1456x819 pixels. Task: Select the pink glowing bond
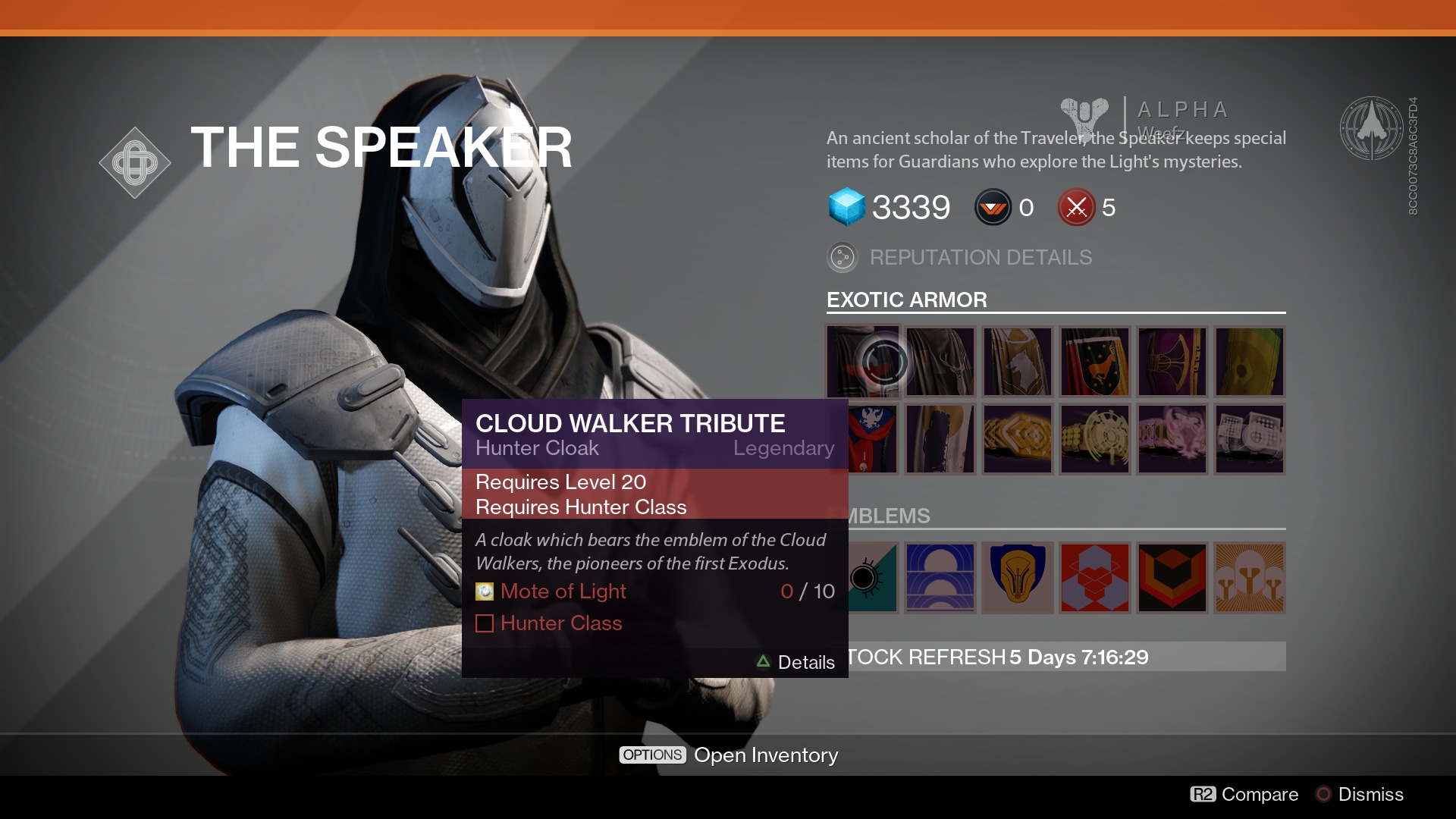click(x=1172, y=439)
